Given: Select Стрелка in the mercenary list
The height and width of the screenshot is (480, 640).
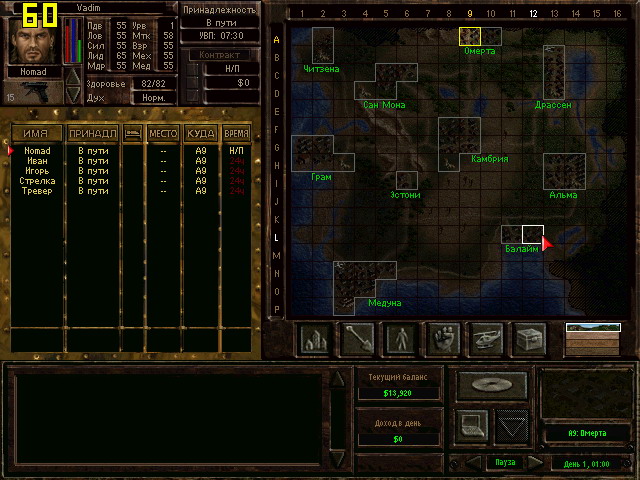Looking at the screenshot, I should [37, 182].
